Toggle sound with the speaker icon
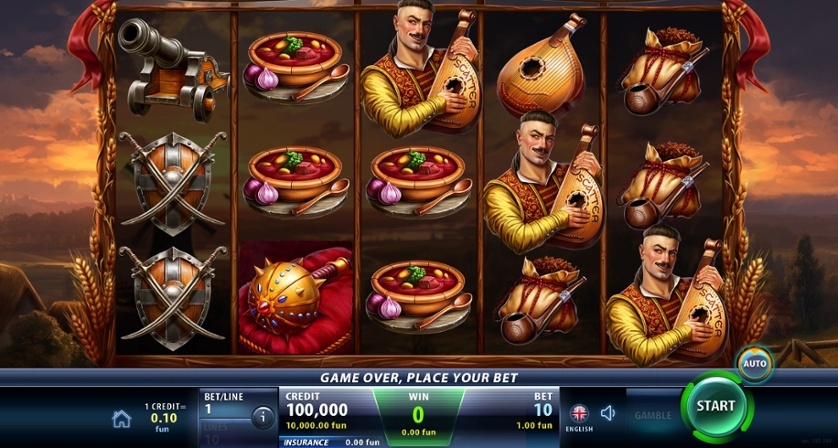This screenshot has width=838, height=448. pyautogui.click(x=608, y=413)
